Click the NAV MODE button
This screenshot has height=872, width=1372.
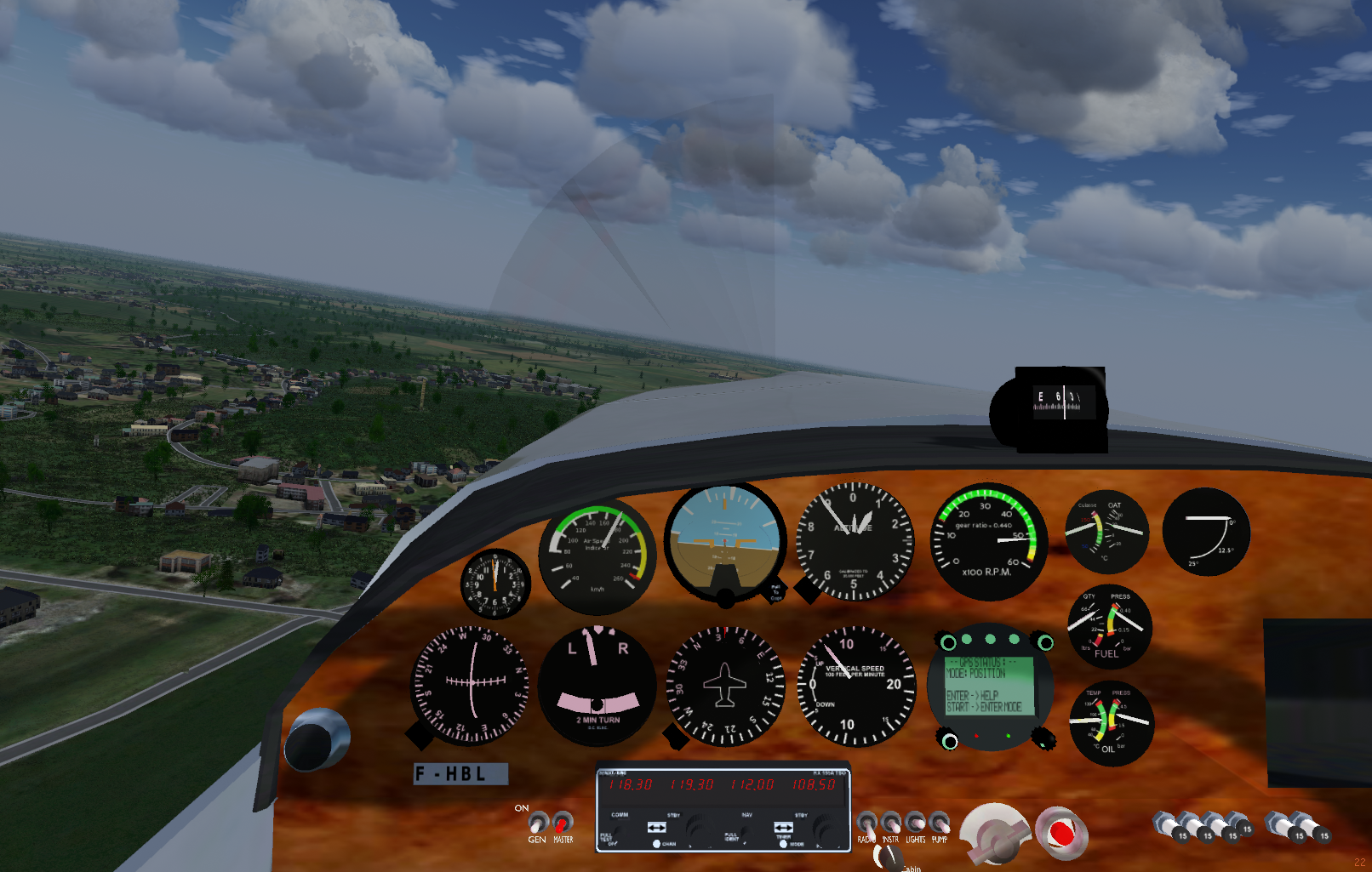[783, 844]
